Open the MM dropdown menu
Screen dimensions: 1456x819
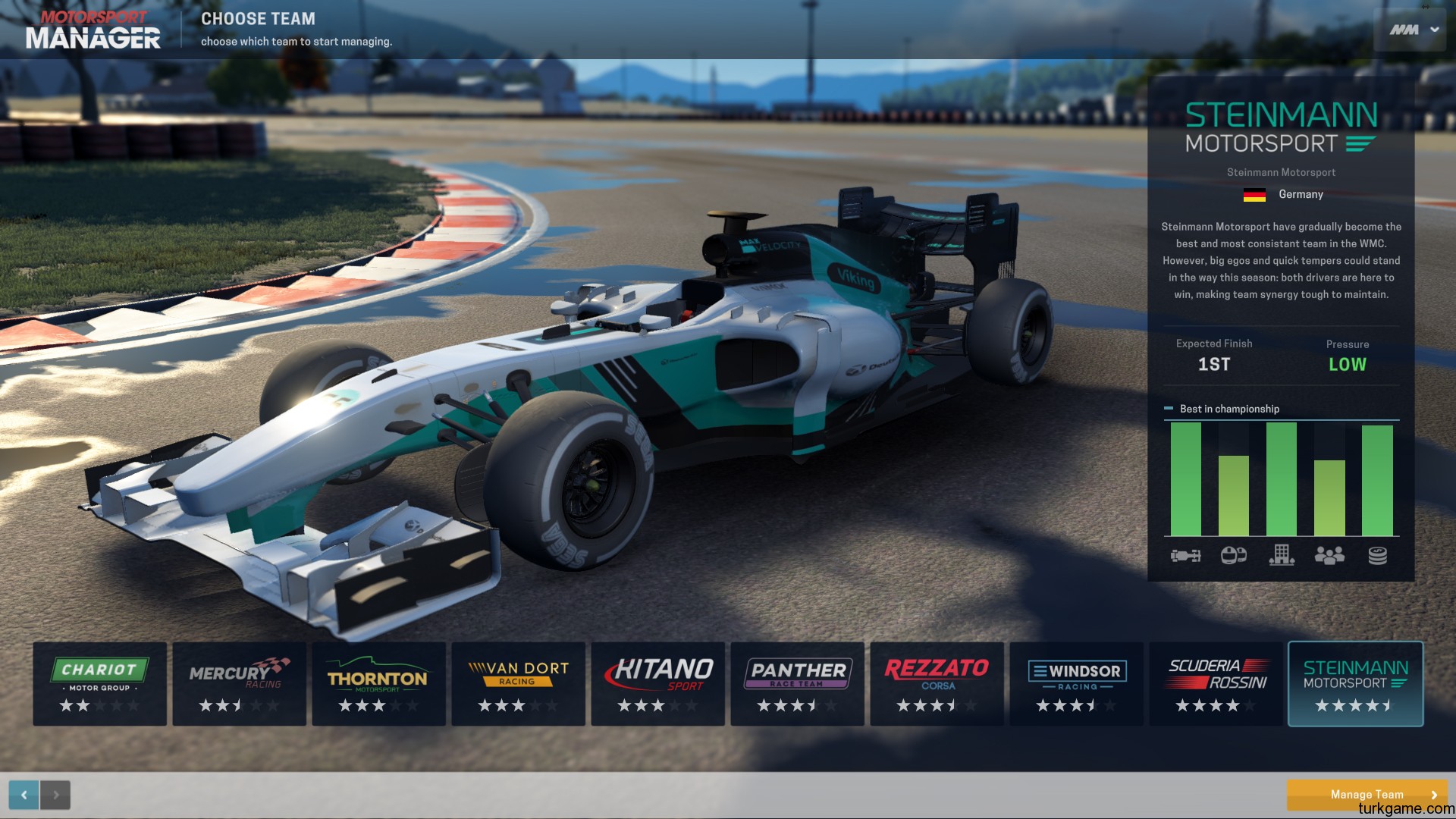tap(1414, 30)
